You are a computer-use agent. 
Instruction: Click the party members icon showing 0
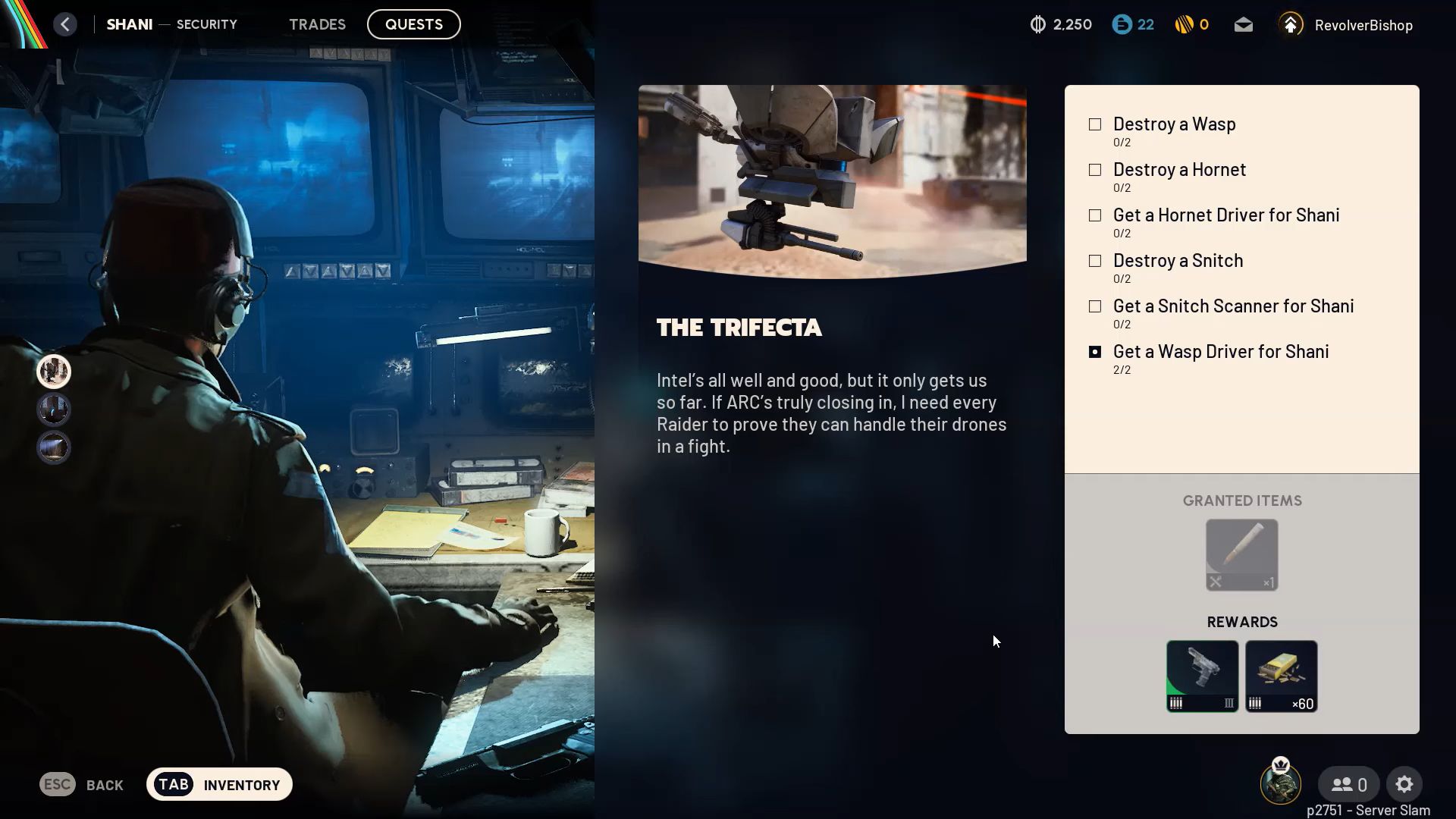(1348, 784)
